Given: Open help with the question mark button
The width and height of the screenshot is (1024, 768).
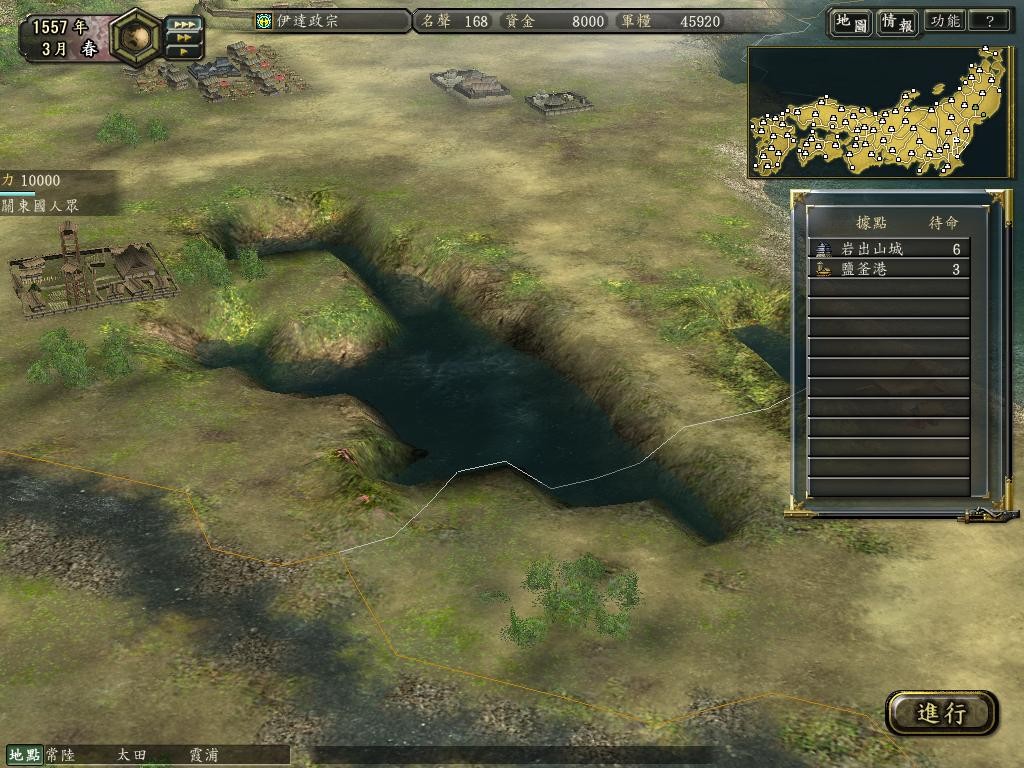Looking at the screenshot, I should (x=990, y=22).
